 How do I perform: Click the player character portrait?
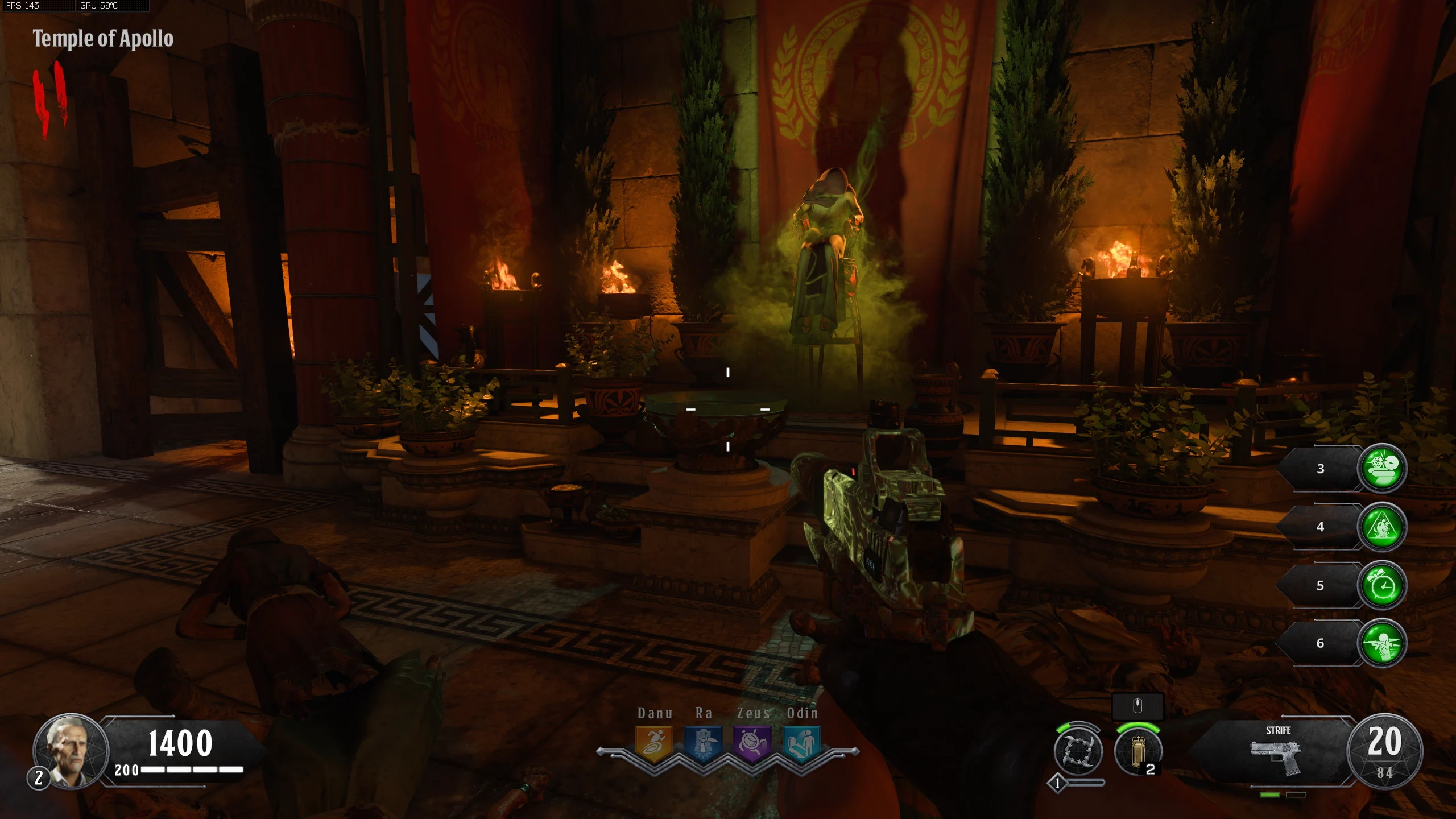(71, 751)
